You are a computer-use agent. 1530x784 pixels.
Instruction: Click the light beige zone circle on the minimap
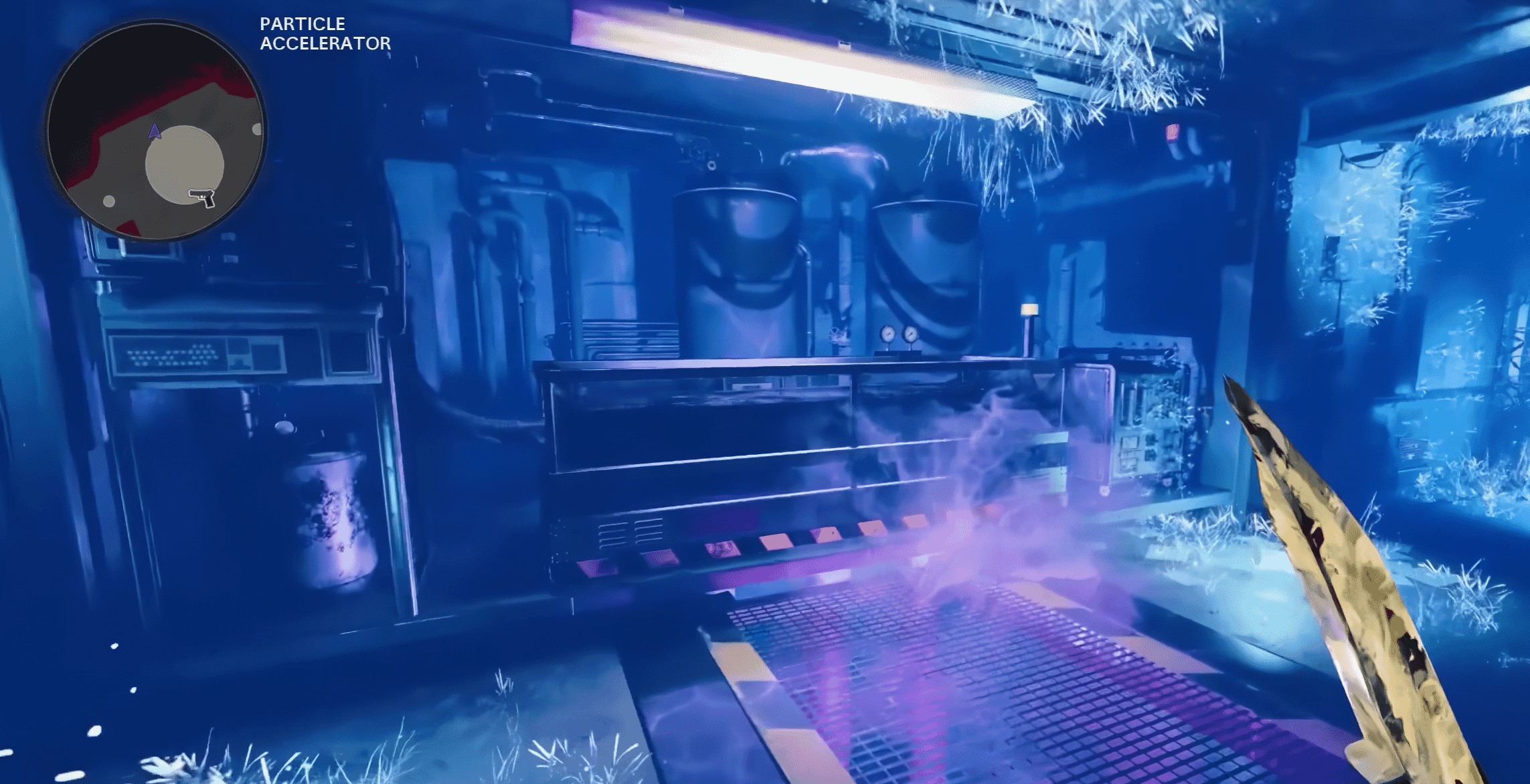(x=185, y=164)
